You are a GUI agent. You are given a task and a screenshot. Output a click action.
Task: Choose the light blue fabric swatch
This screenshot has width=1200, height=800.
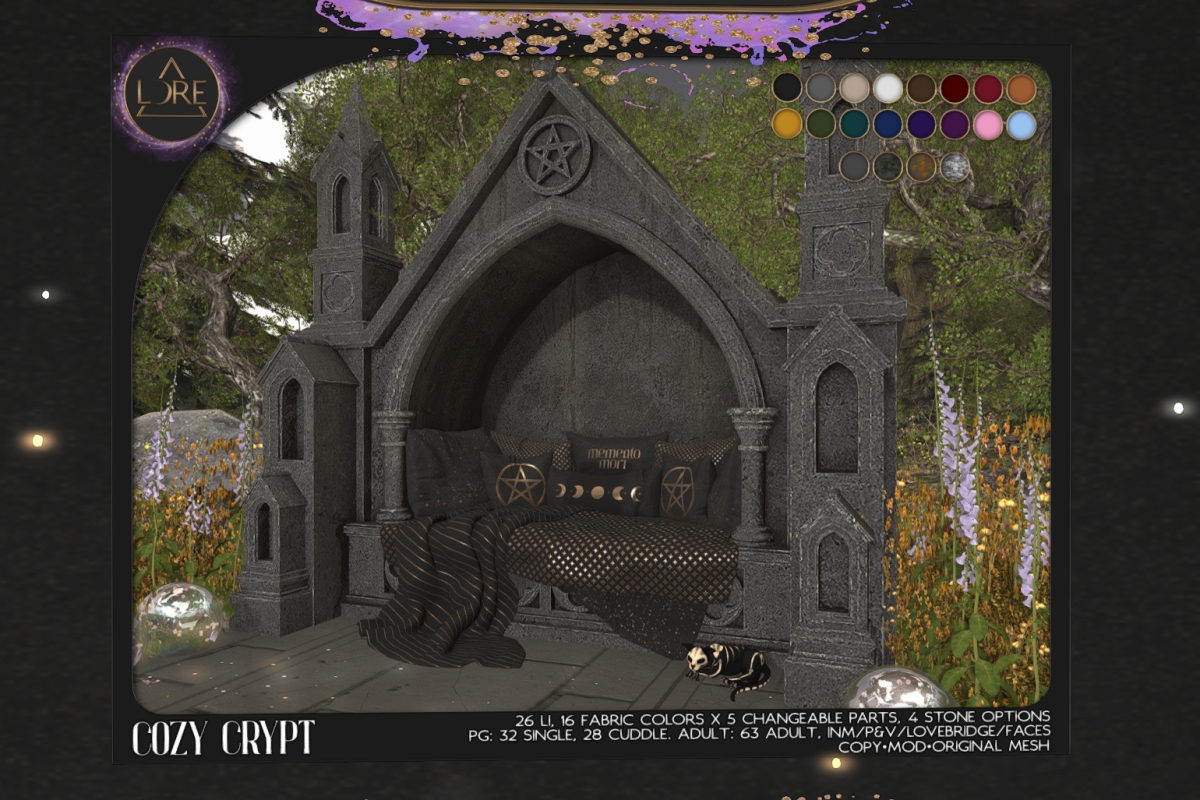pos(1021,124)
